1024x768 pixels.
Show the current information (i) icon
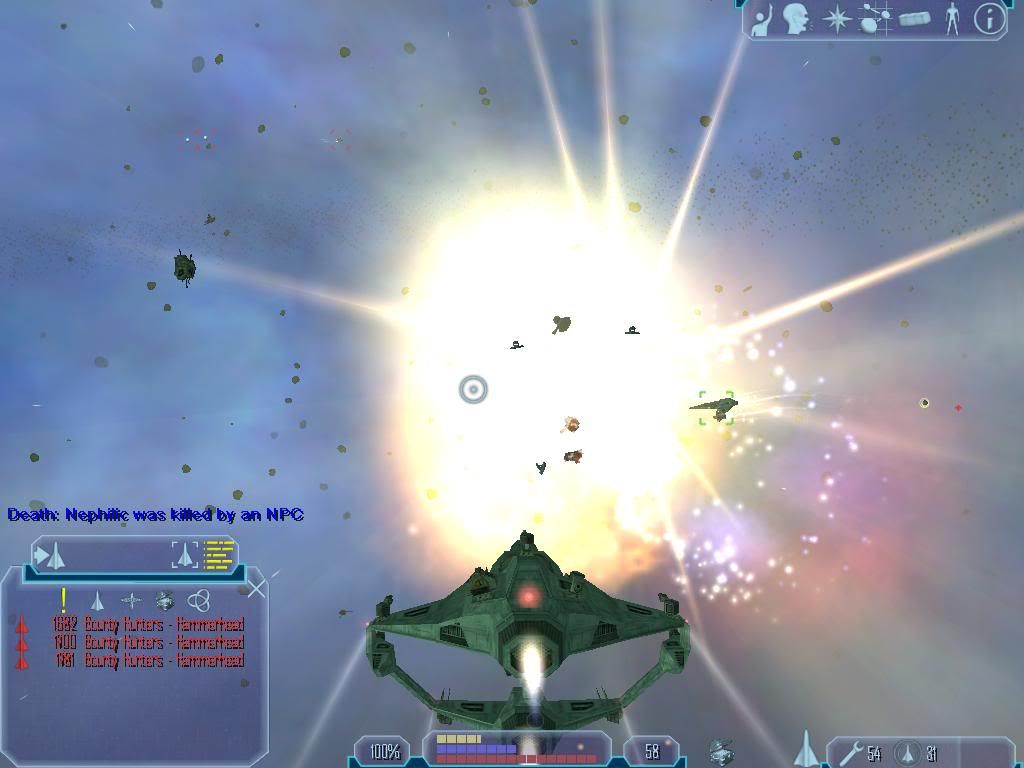(989, 19)
